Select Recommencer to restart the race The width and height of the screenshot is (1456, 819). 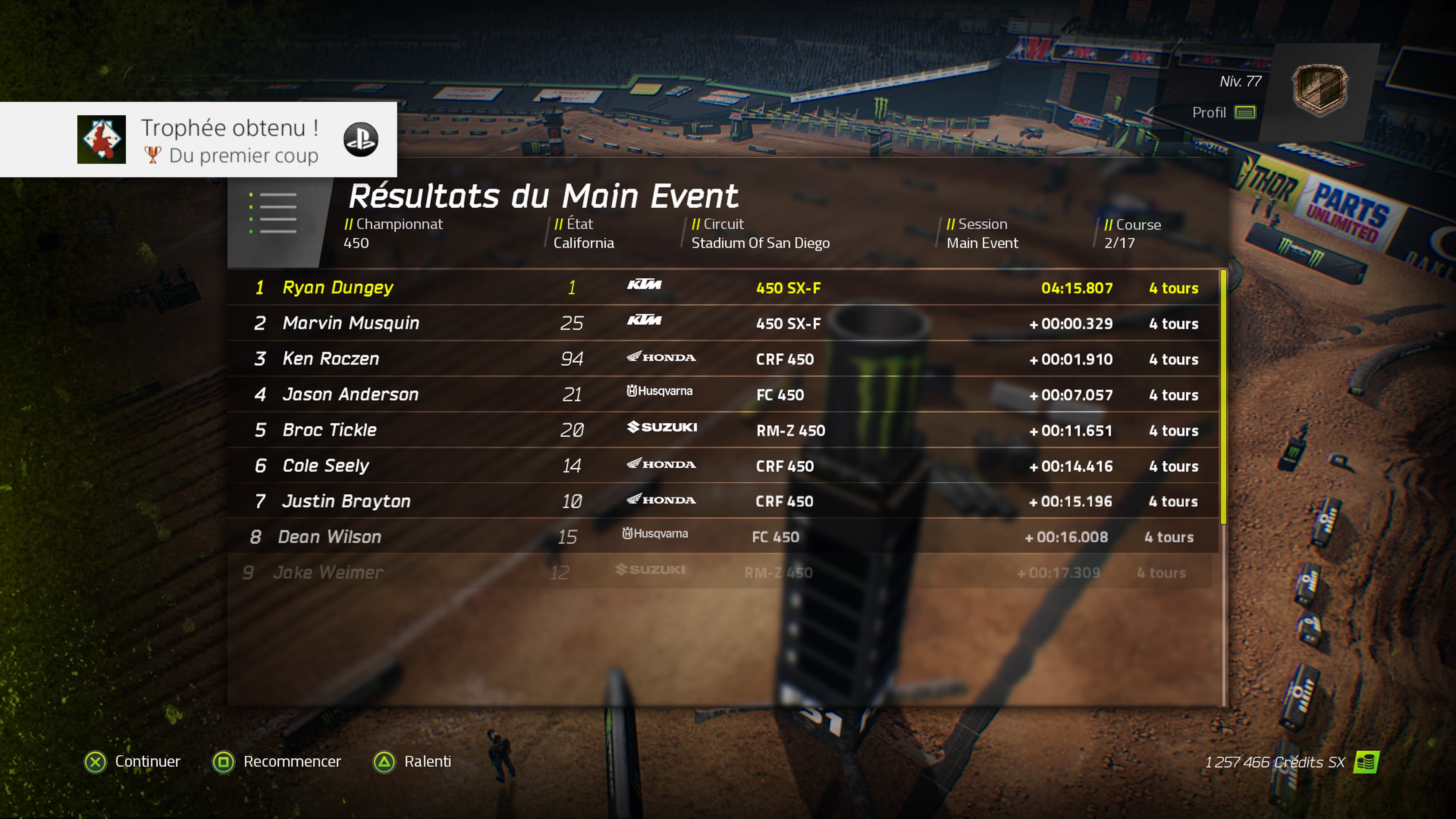pyautogui.click(x=277, y=761)
